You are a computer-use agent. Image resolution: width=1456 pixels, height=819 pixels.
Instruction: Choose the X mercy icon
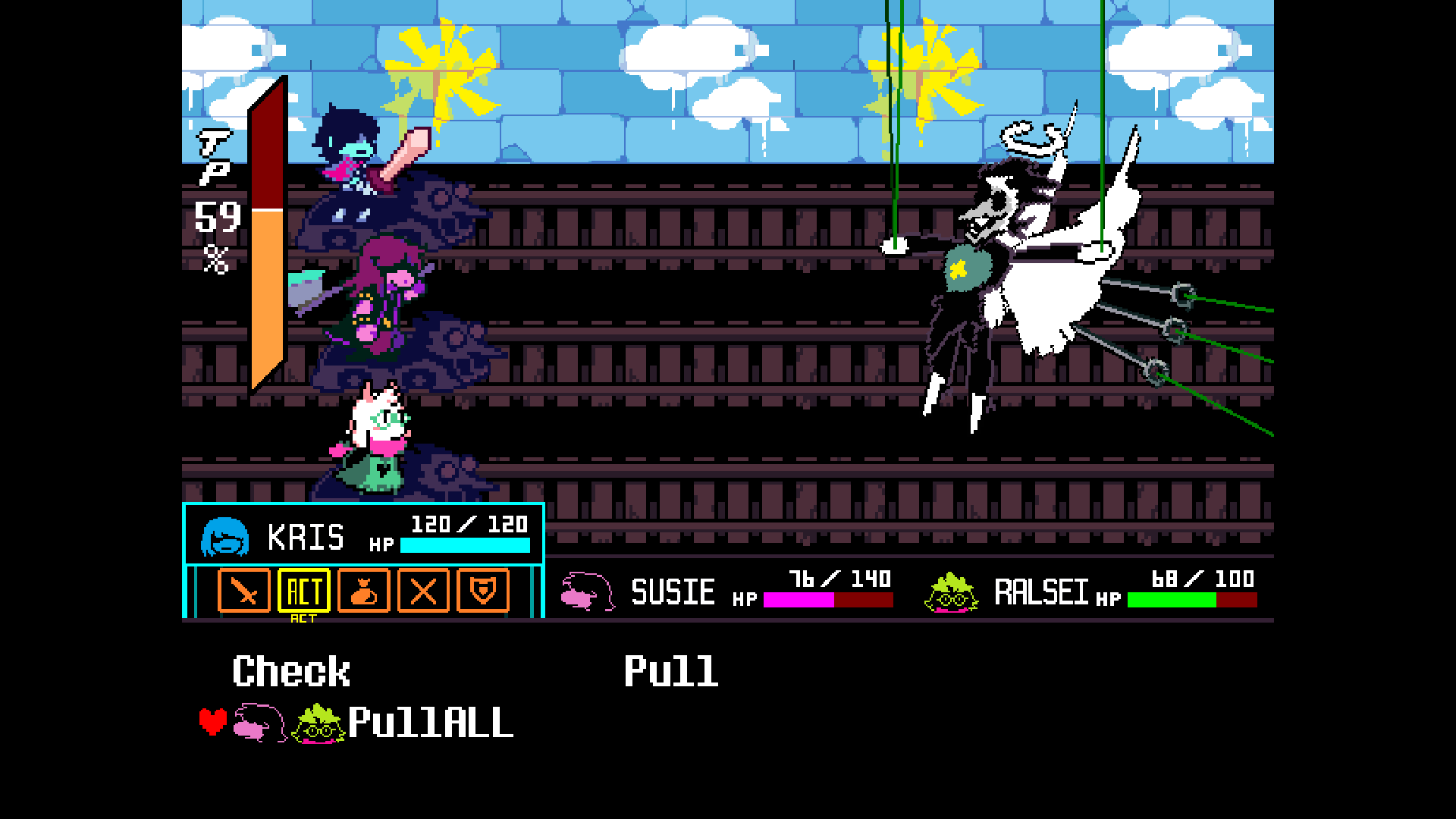coord(423,591)
